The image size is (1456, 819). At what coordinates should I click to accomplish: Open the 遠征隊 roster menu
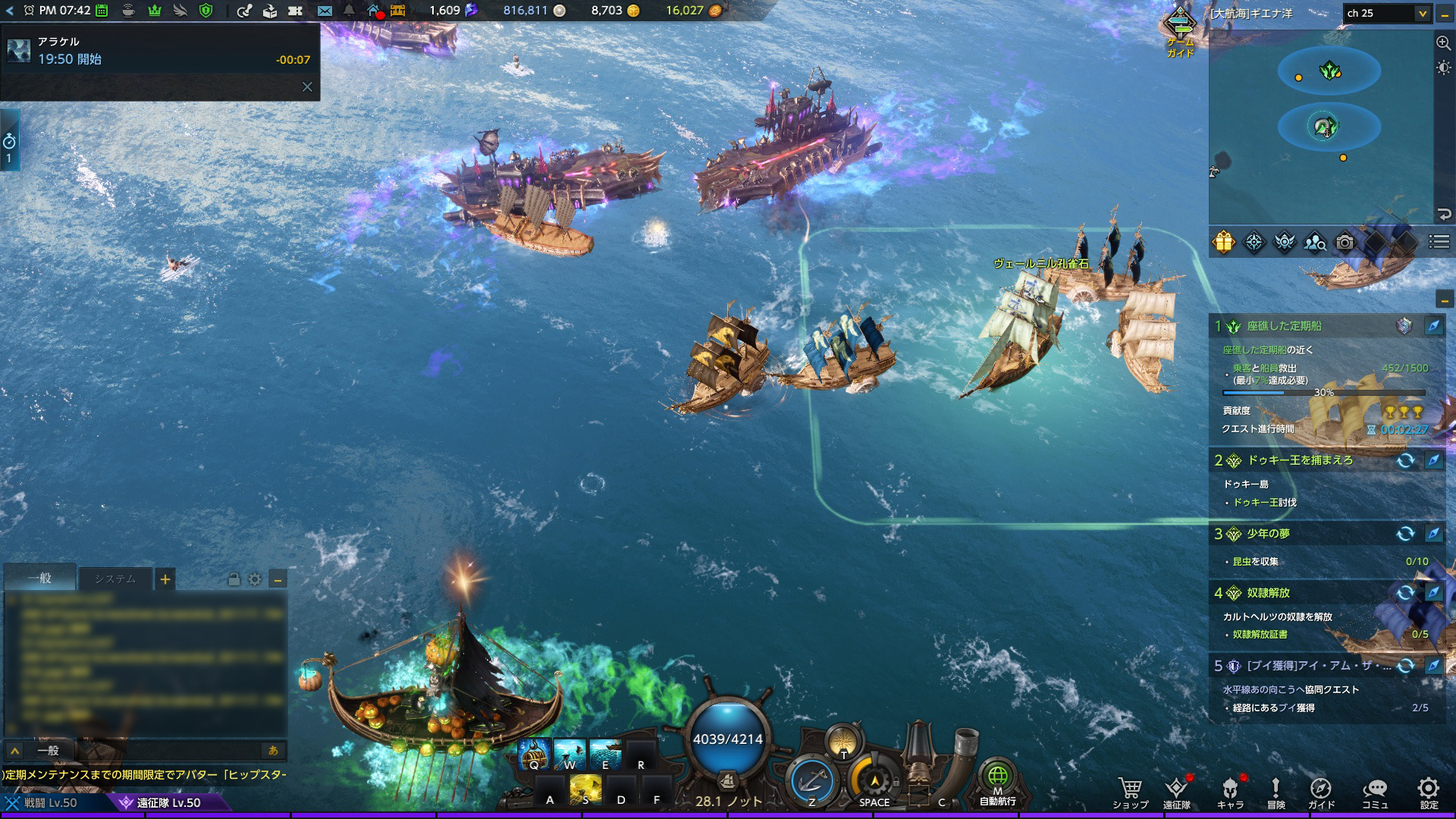(x=1176, y=792)
